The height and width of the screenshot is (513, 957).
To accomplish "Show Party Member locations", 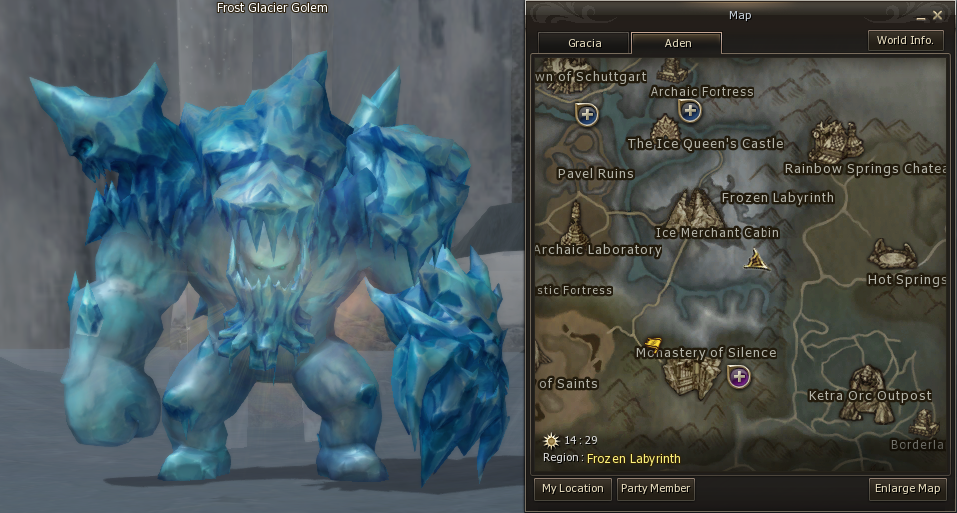I will click(x=655, y=488).
